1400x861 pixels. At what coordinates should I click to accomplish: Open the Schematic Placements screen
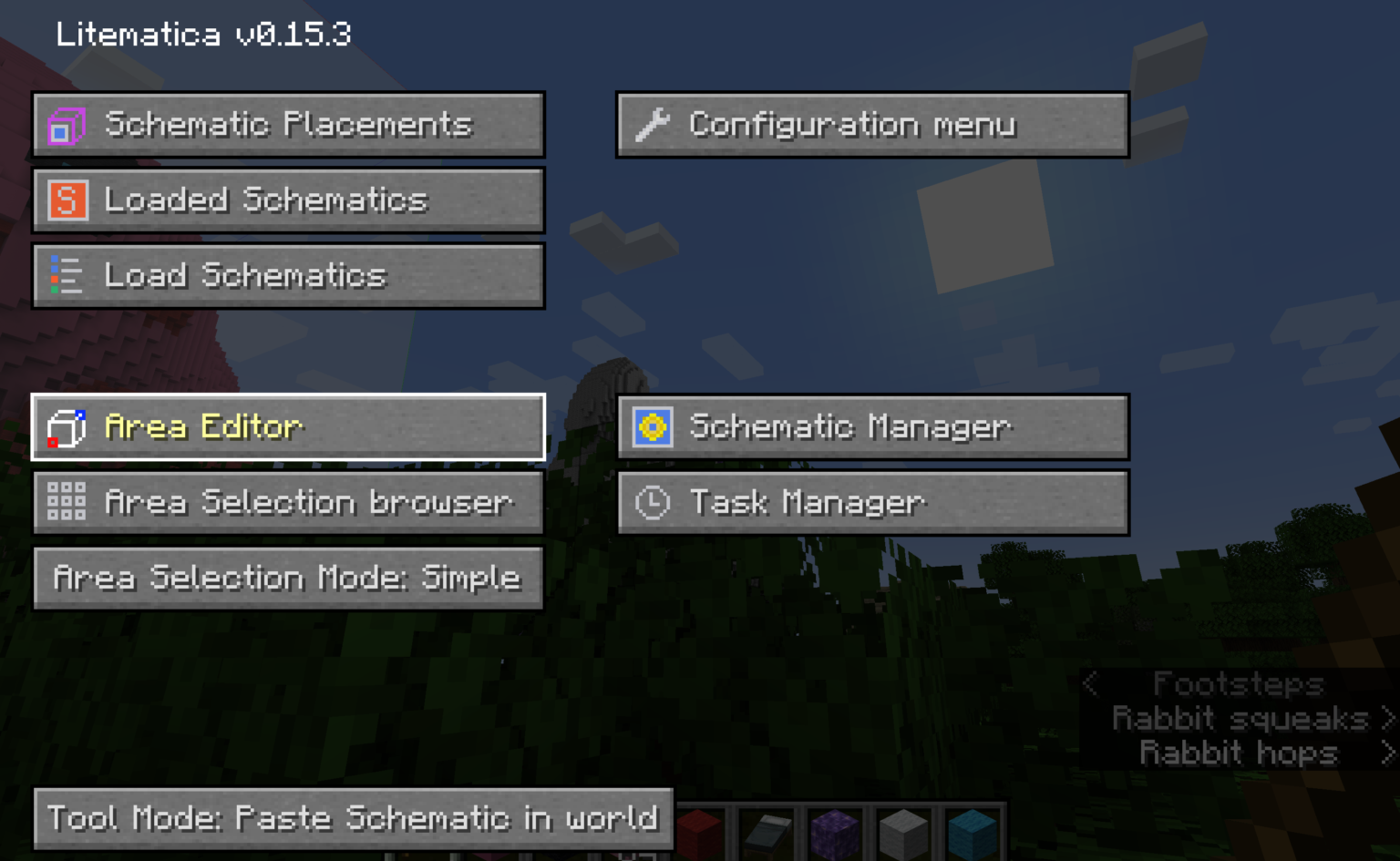288,125
